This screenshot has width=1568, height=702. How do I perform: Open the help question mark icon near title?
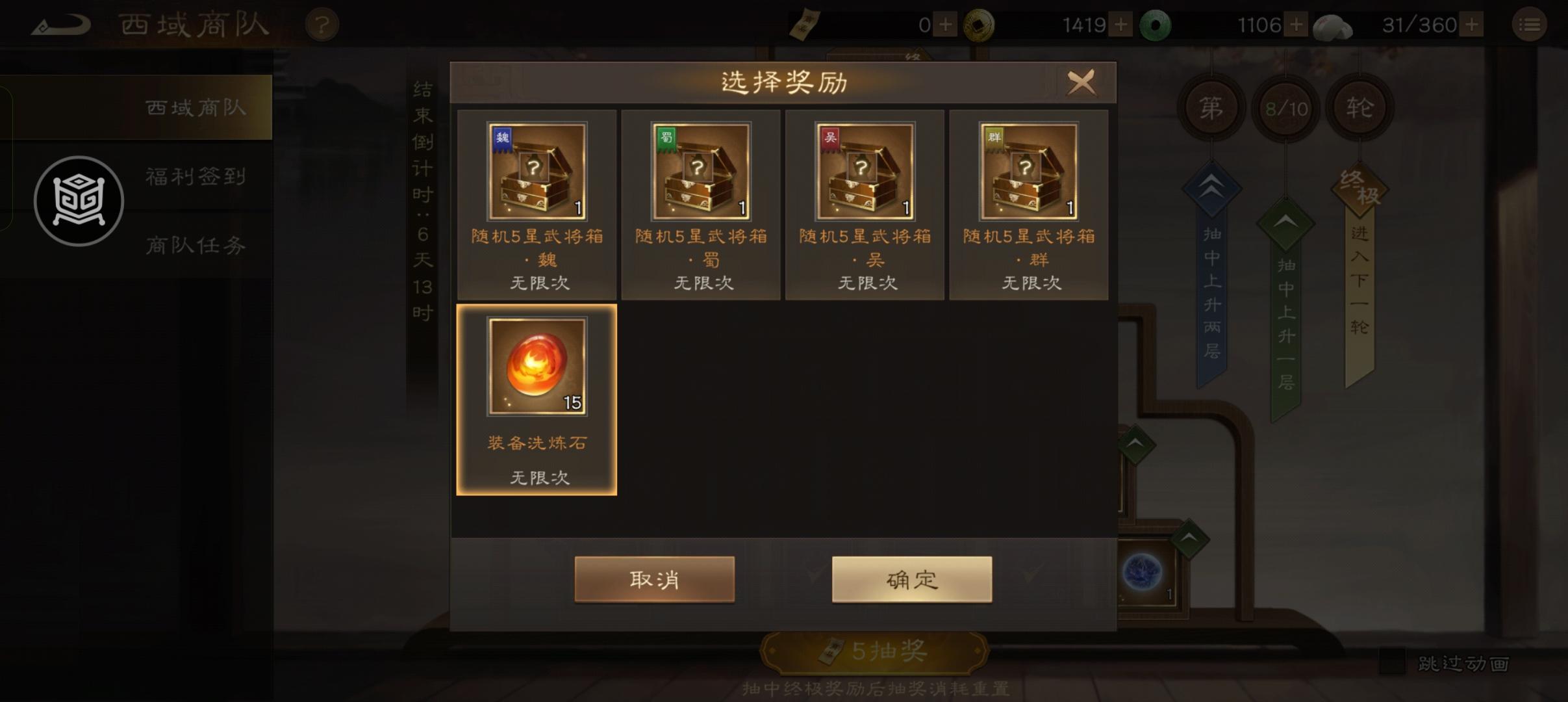coord(323,24)
